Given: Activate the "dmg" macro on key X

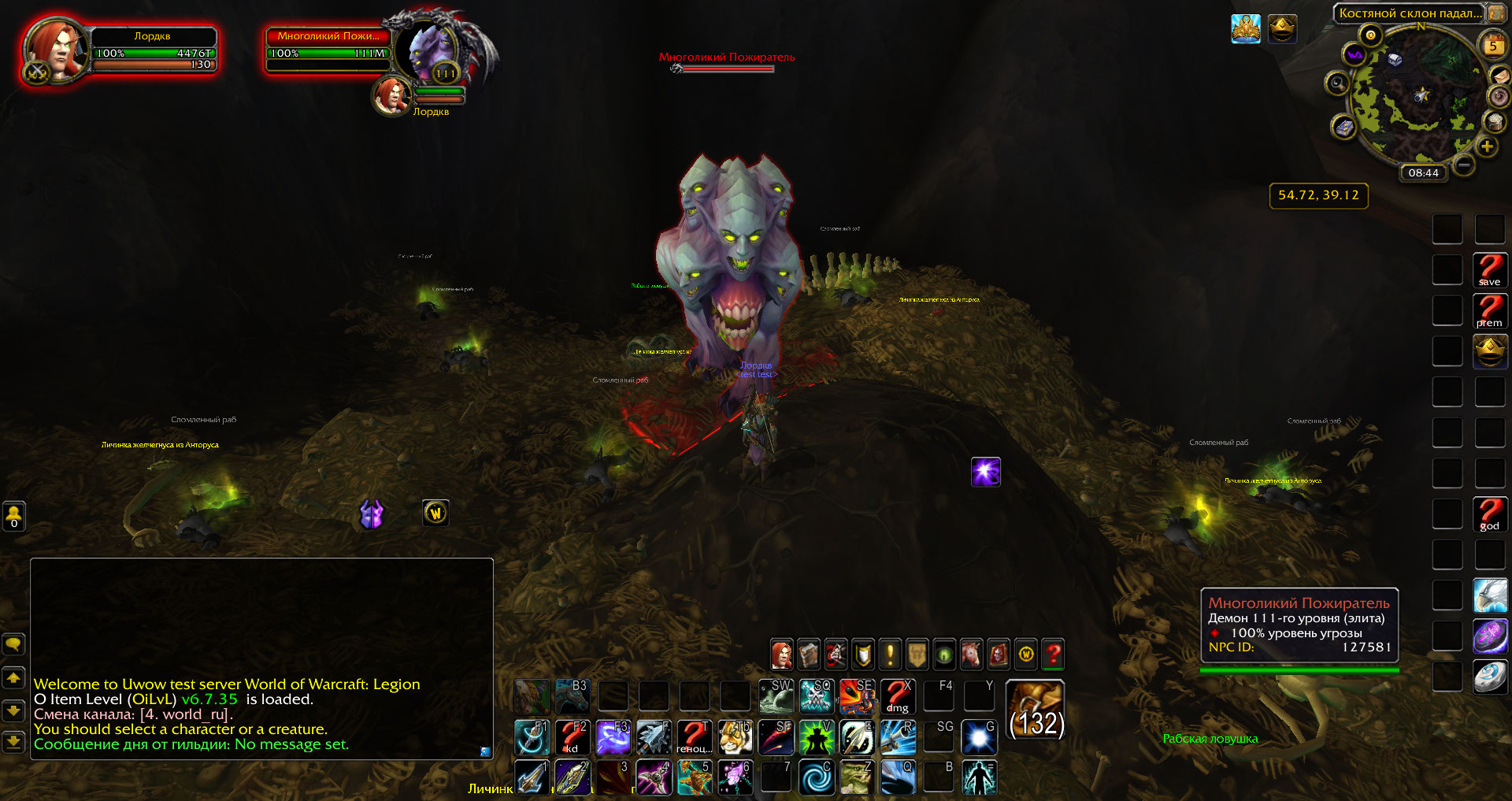Looking at the screenshot, I should 897,696.
